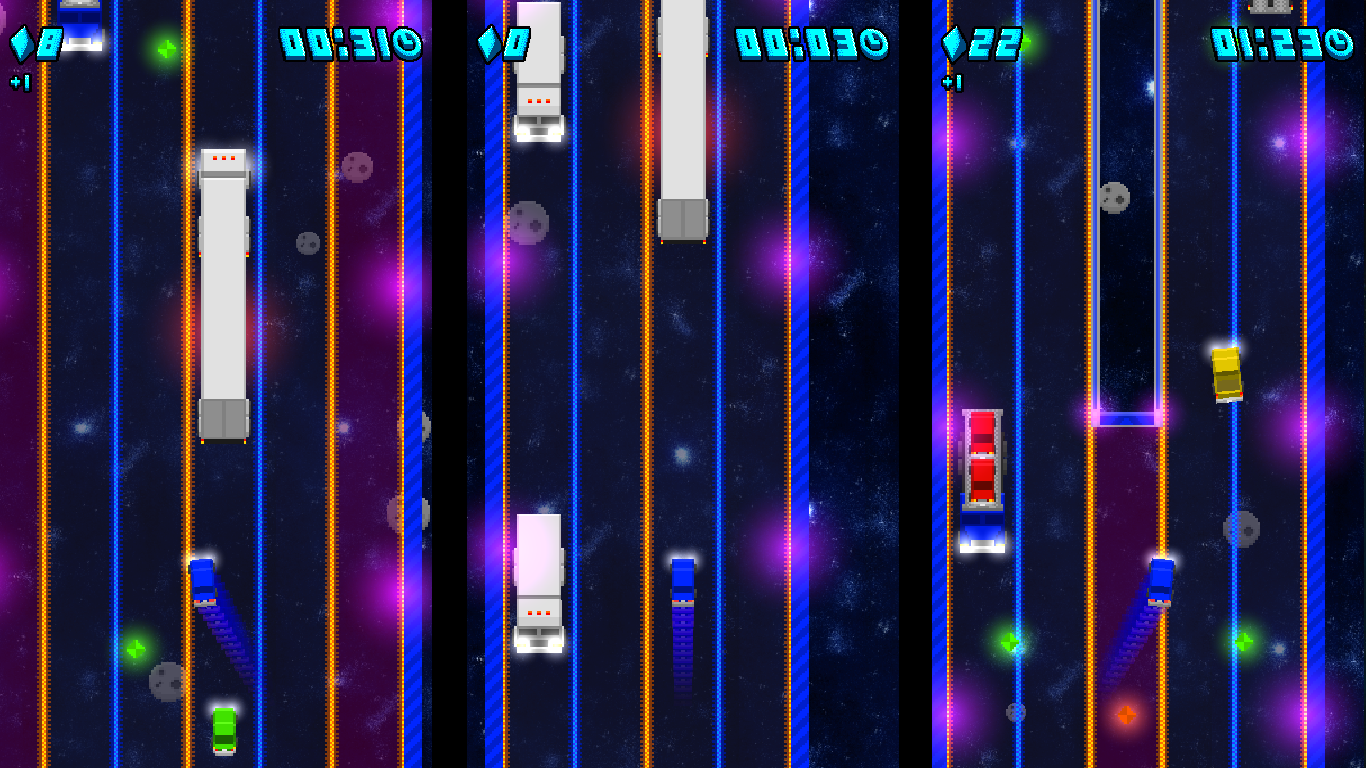Click the green car at the bottom left
This screenshot has width=1366, height=768.
click(x=224, y=731)
